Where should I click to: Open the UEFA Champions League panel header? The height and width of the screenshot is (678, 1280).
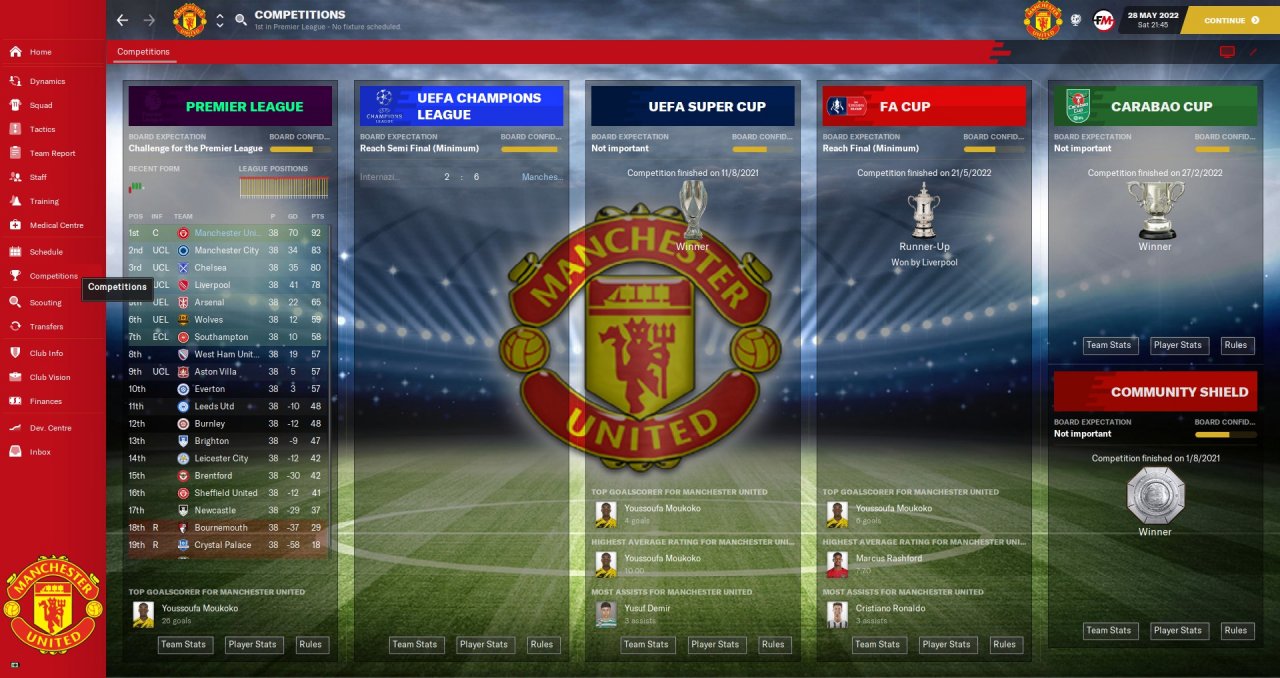pos(461,106)
